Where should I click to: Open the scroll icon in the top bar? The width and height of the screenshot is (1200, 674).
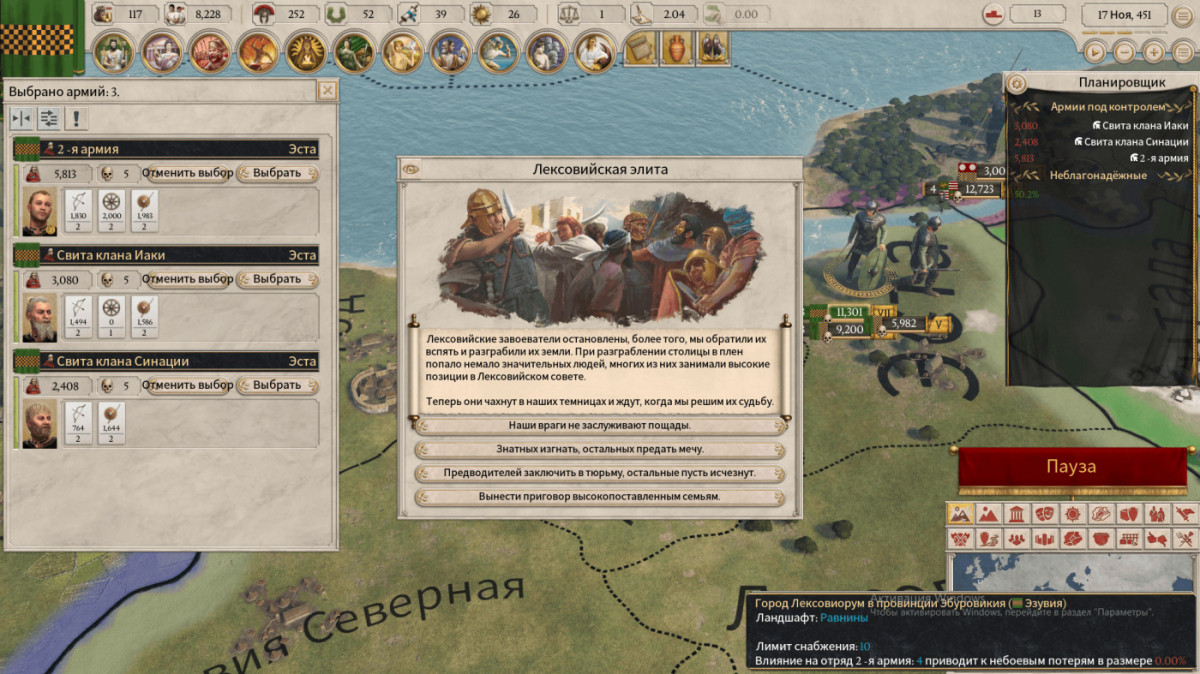639,47
